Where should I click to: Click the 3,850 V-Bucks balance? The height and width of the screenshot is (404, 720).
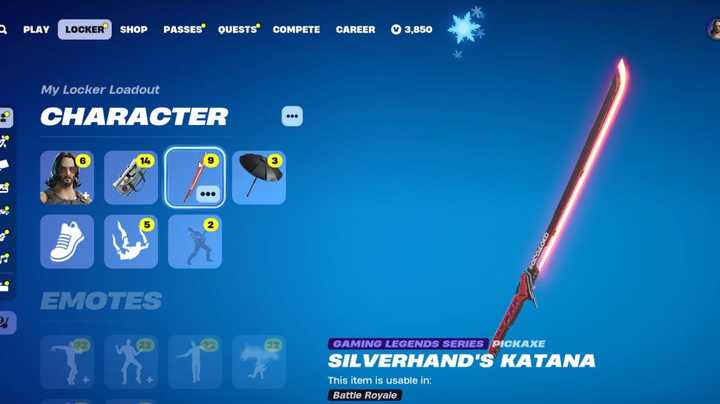pyautogui.click(x=411, y=30)
